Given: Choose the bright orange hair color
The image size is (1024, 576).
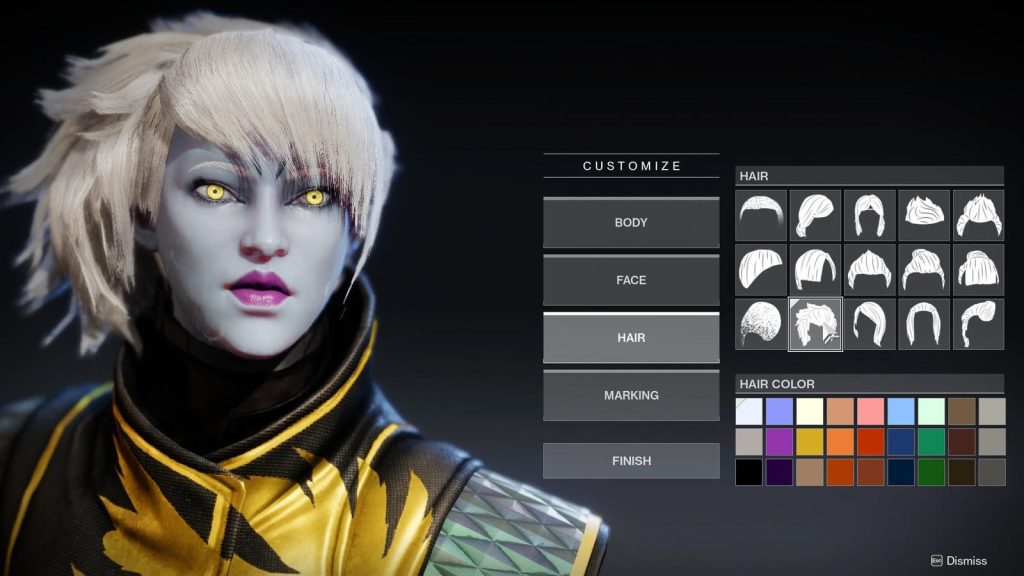Looking at the screenshot, I should [840, 442].
